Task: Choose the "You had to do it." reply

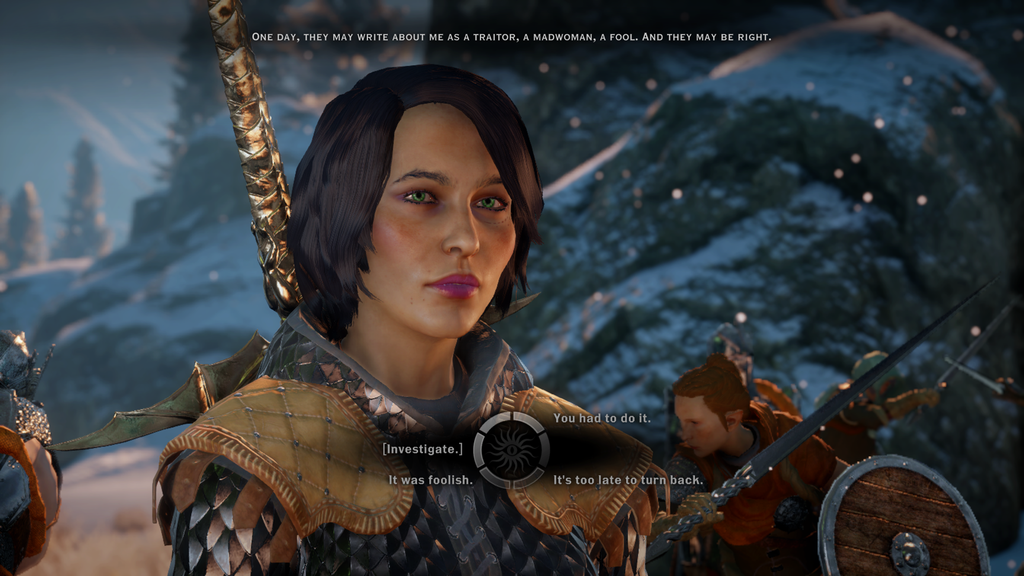Action: 601,418
